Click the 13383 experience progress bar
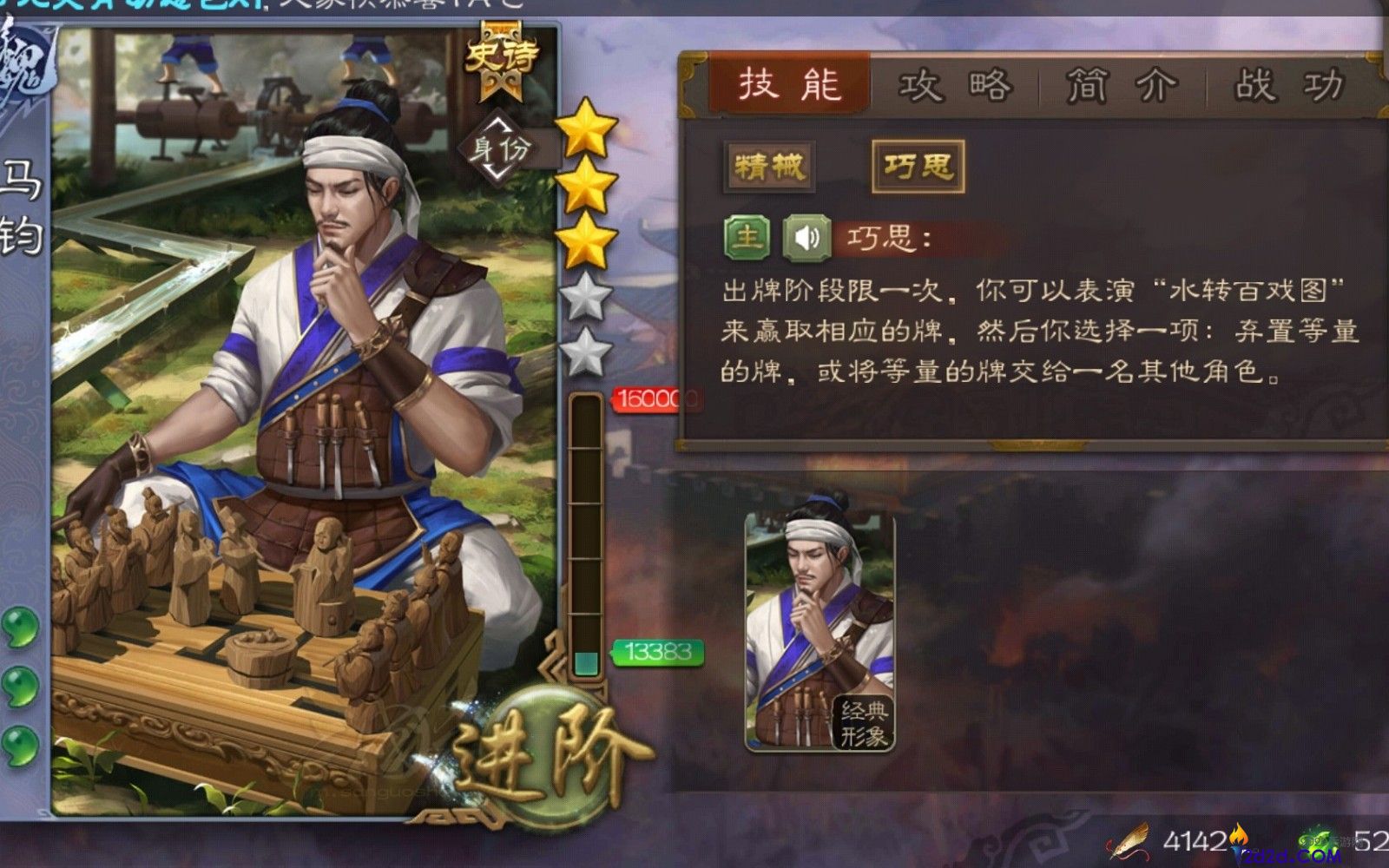Image resolution: width=1389 pixels, height=868 pixels. point(657,651)
